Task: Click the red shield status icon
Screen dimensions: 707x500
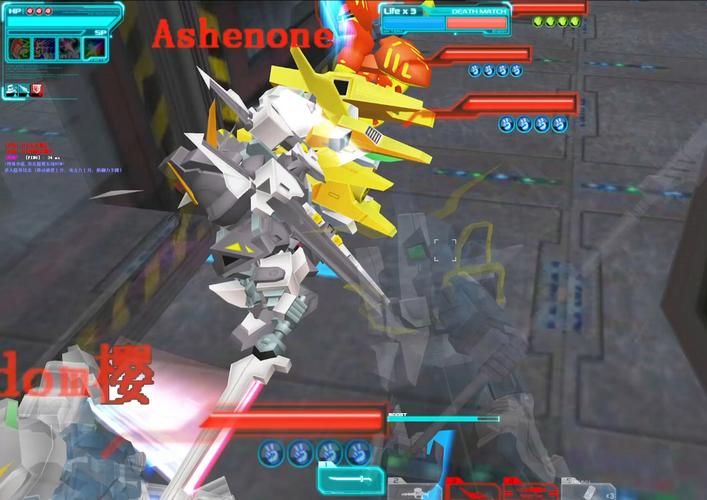Action: click(37, 90)
